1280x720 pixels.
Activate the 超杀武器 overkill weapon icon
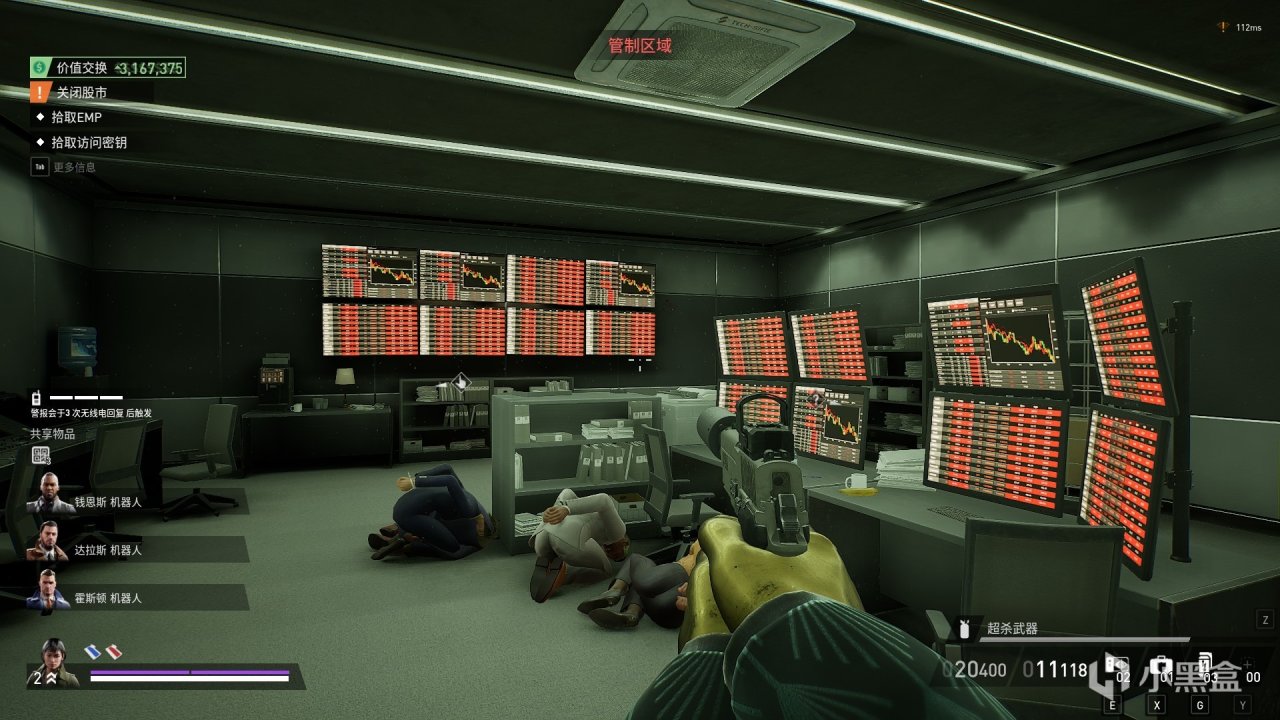[x=965, y=629]
